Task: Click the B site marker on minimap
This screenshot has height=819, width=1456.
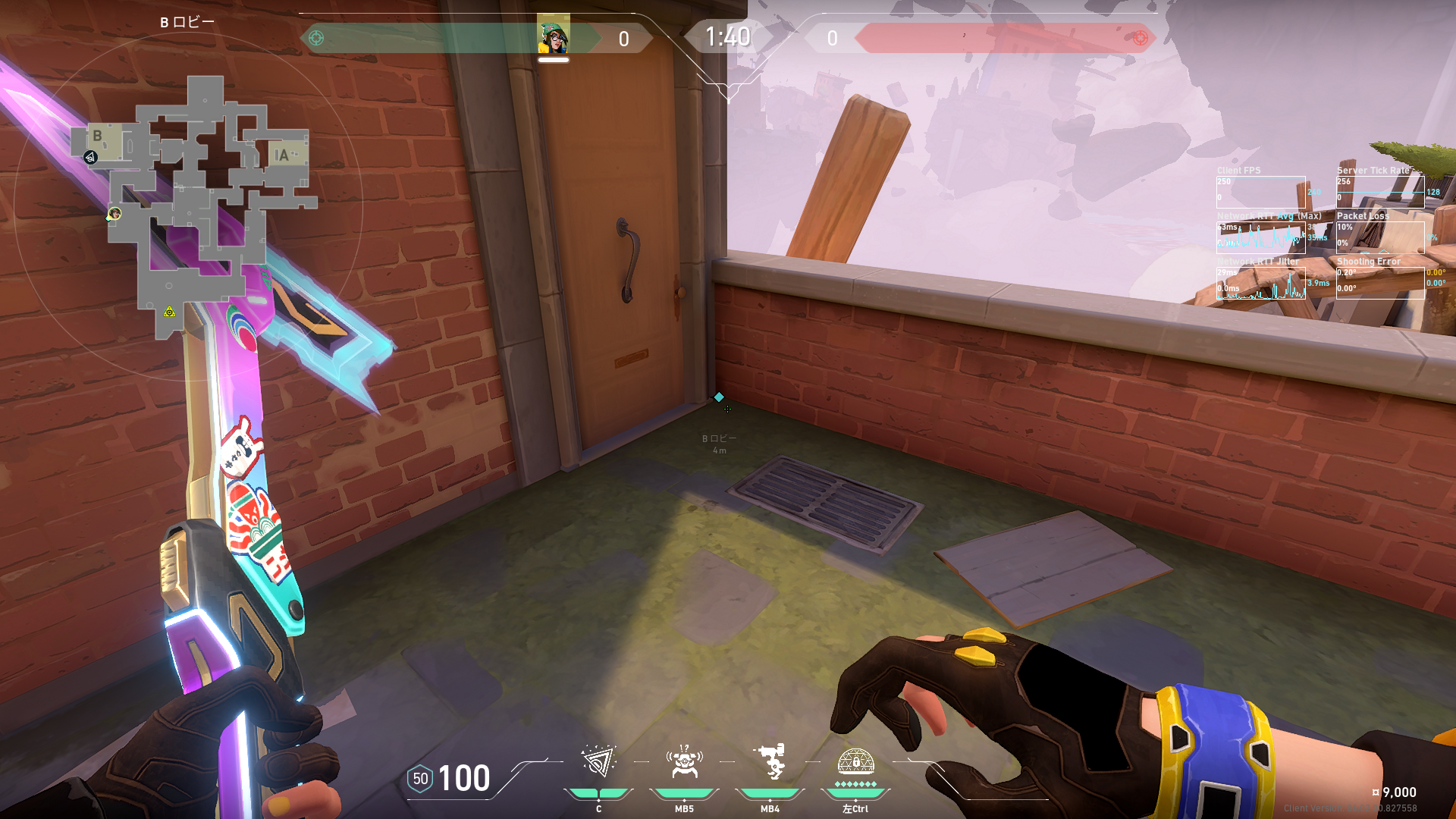Action: 98,136
